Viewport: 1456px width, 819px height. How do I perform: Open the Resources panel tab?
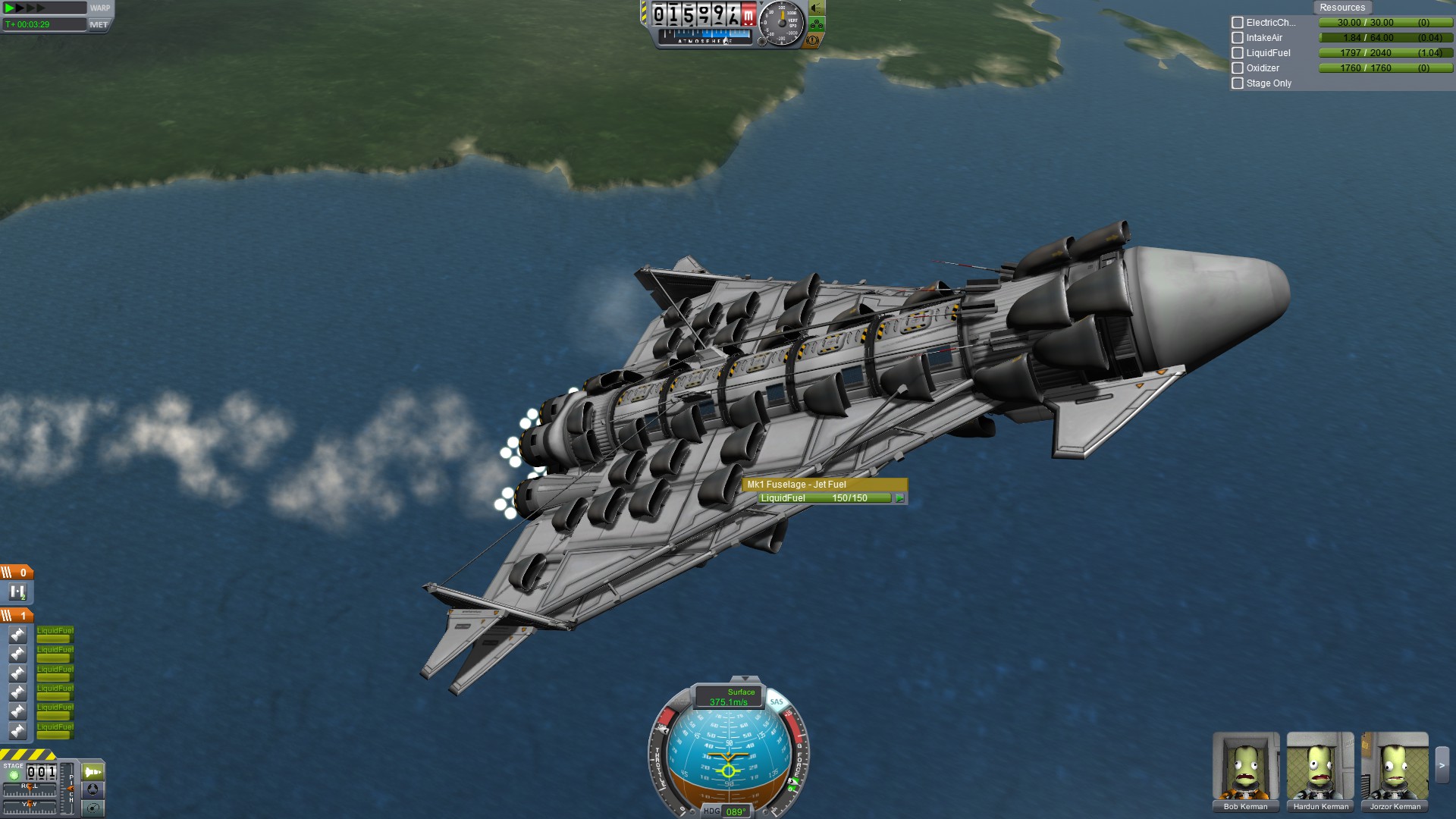point(1341,8)
